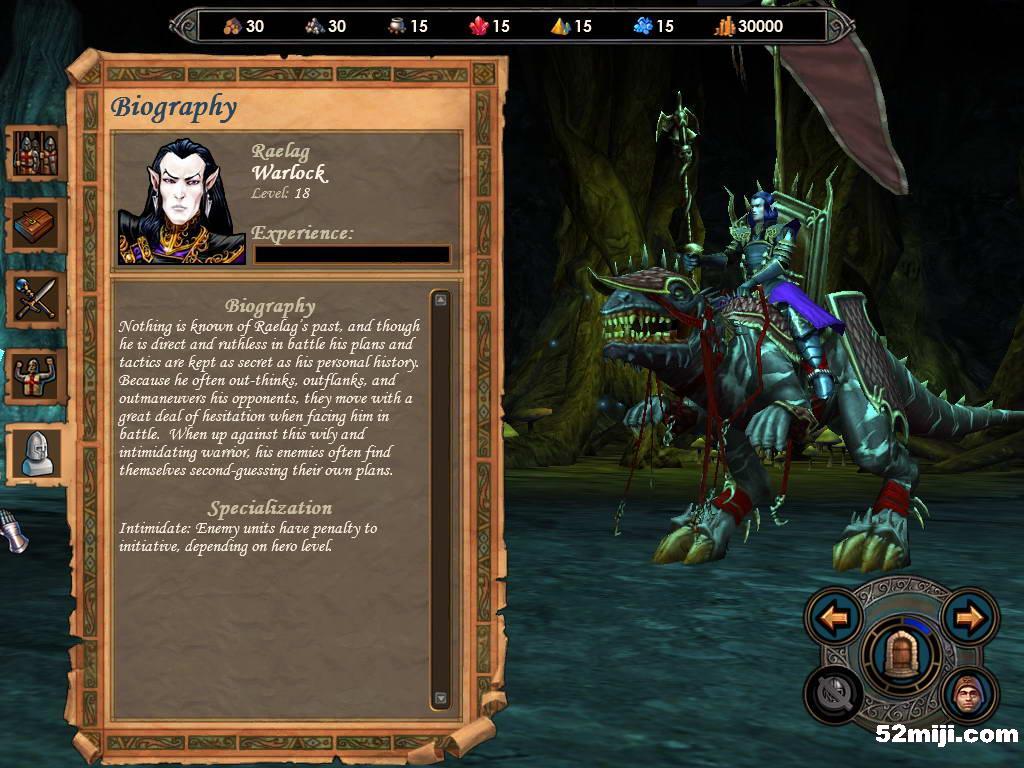Click the biography scrollbar up arrow
This screenshot has height=768, width=1024.
[x=441, y=299]
